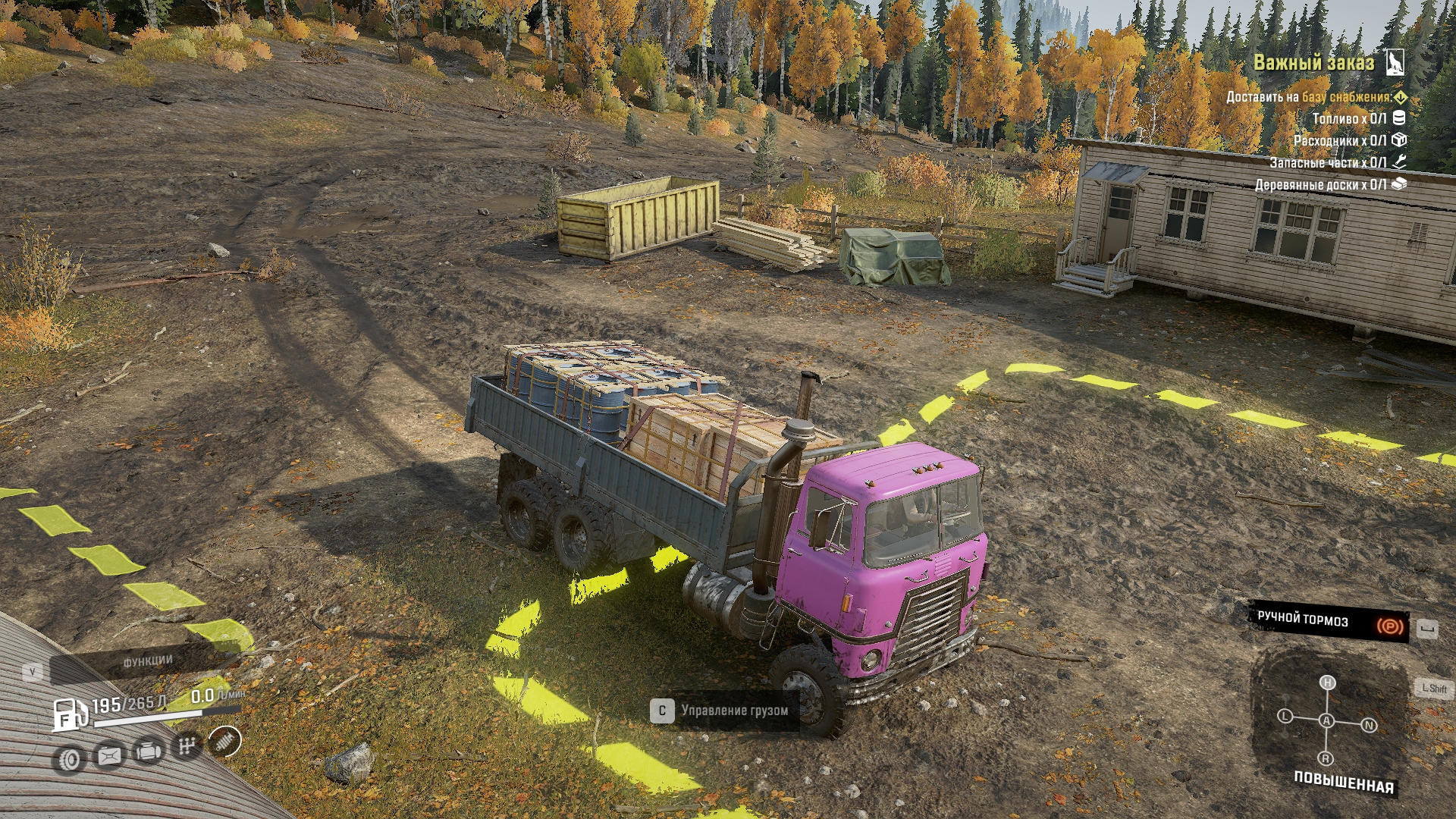Click the winch status icon
This screenshot has width=1456, height=819.
[109, 755]
